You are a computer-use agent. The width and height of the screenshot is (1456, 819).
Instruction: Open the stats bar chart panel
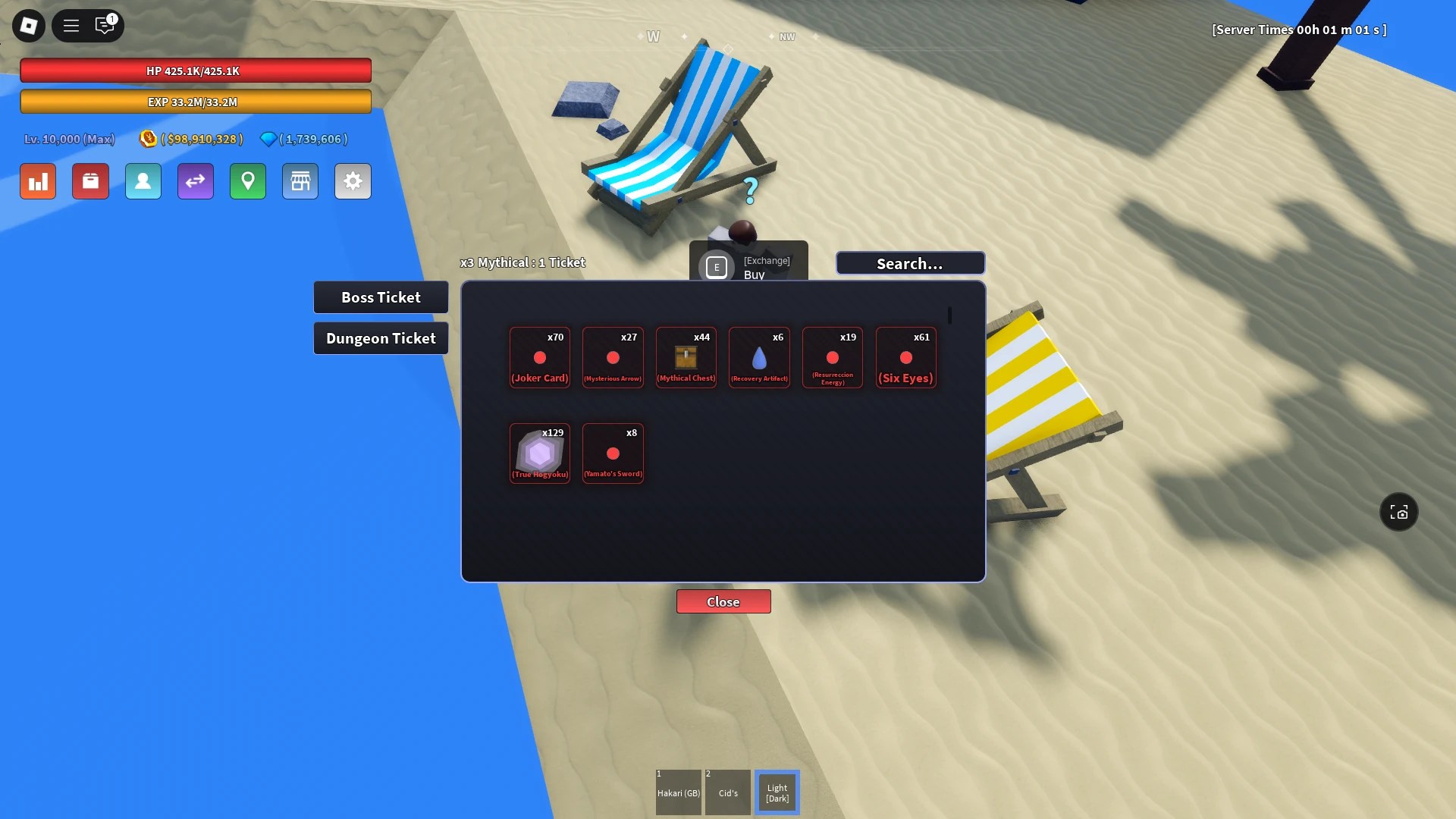pyautogui.click(x=37, y=181)
